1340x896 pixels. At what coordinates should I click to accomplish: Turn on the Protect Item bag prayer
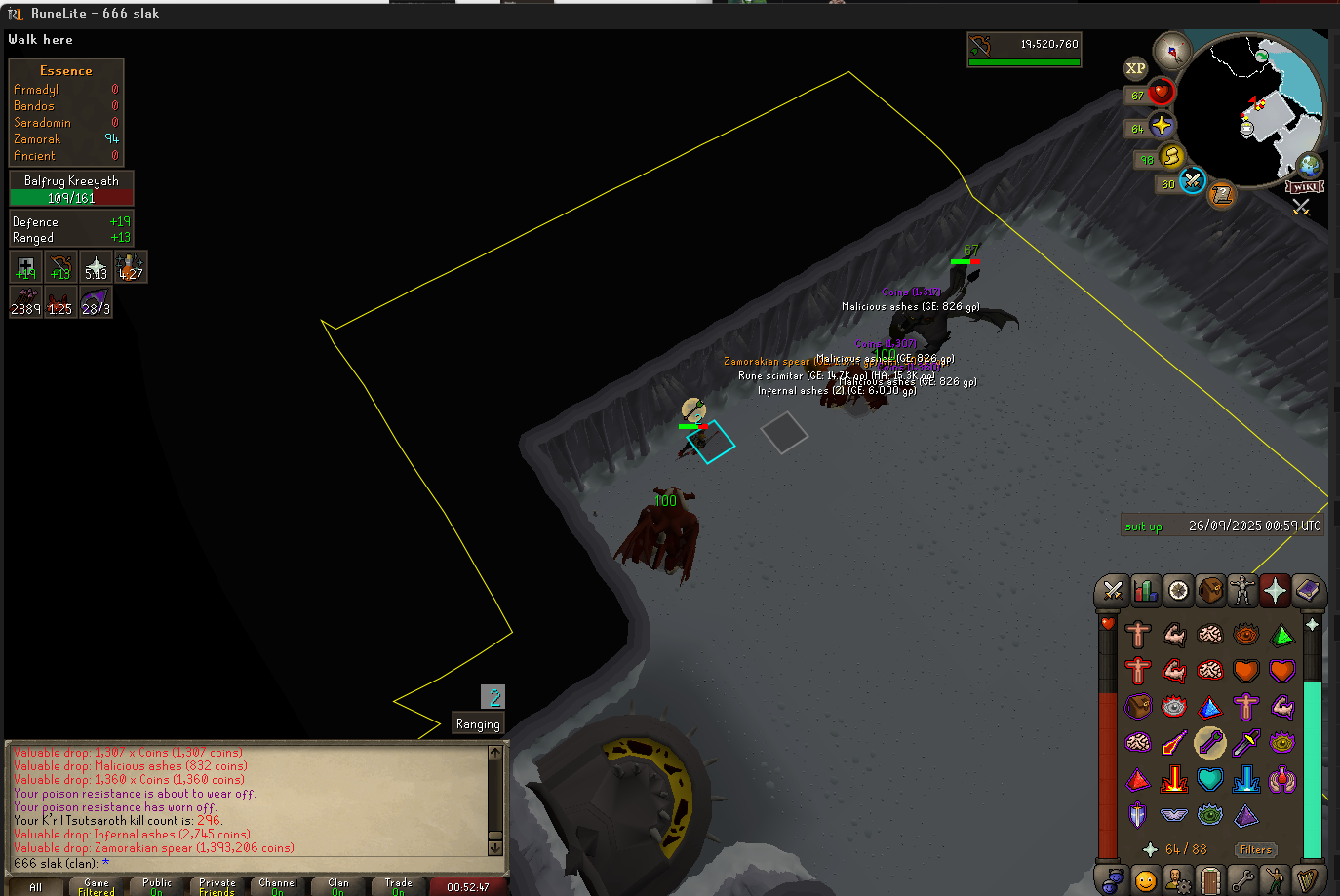tap(1138, 707)
